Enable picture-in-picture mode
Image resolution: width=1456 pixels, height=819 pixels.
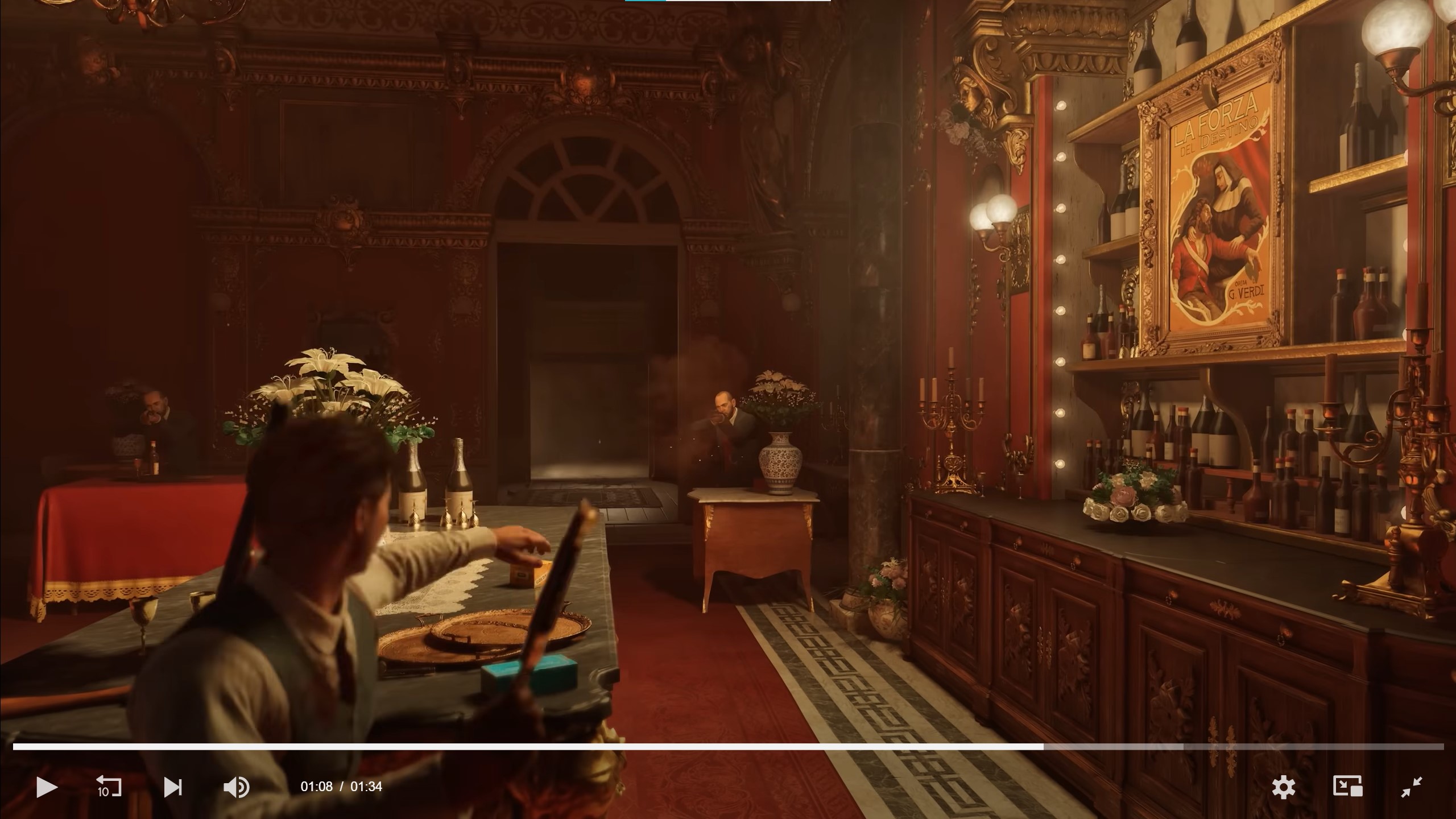click(1349, 787)
